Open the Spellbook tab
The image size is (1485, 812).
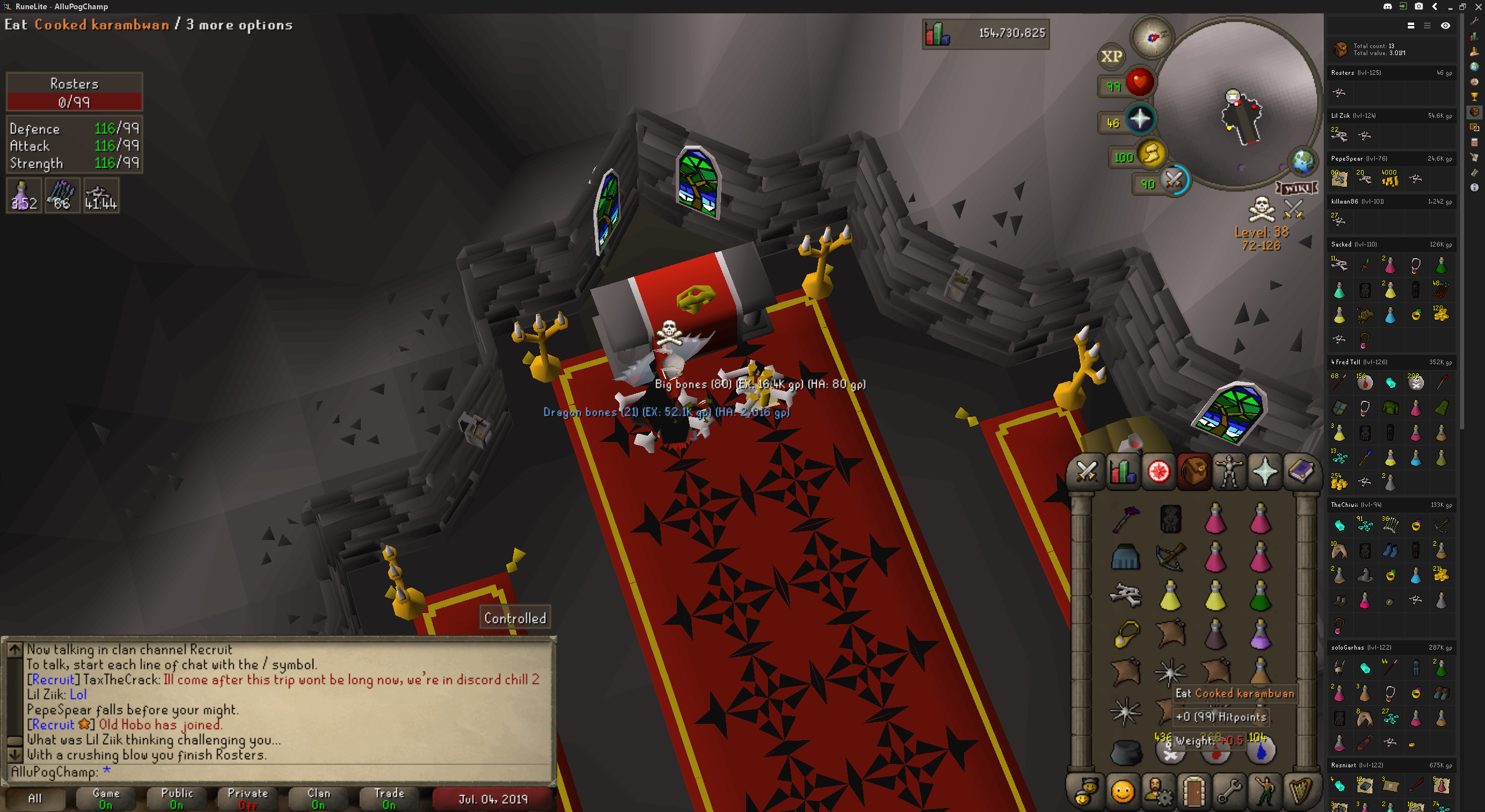point(1301,471)
